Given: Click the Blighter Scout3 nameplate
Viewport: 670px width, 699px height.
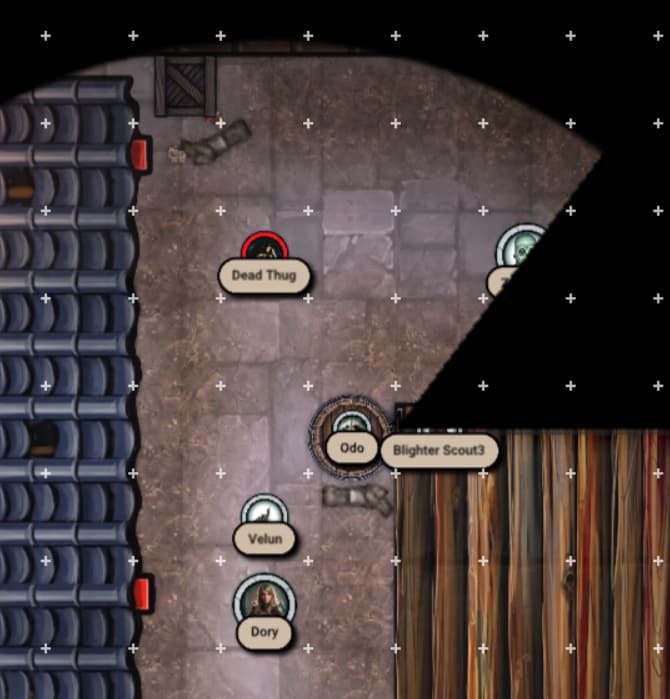Looking at the screenshot, I should pos(439,451).
